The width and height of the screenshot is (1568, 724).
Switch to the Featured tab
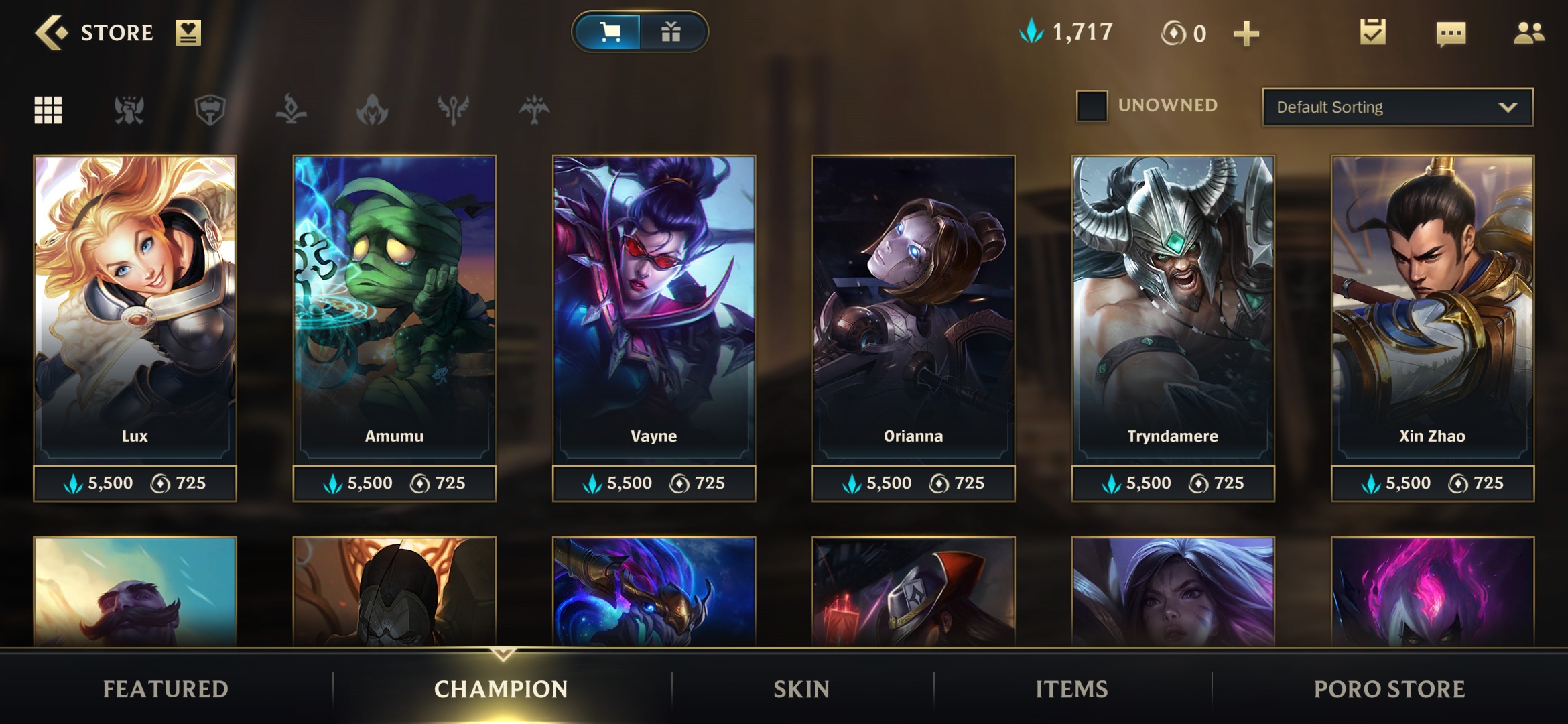[x=166, y=689]
